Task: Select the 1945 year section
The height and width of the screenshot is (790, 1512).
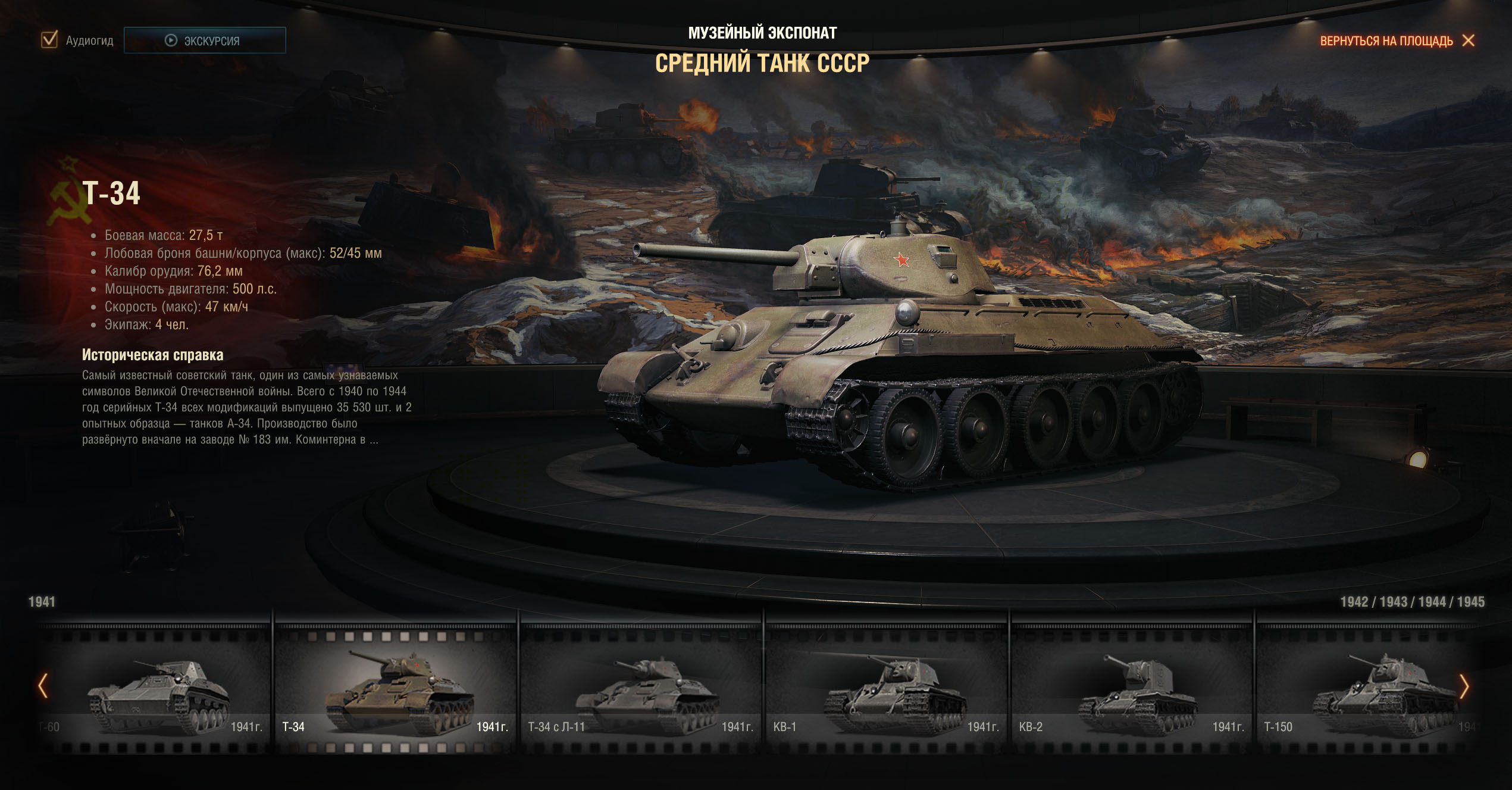Action: coord(1471,602)
